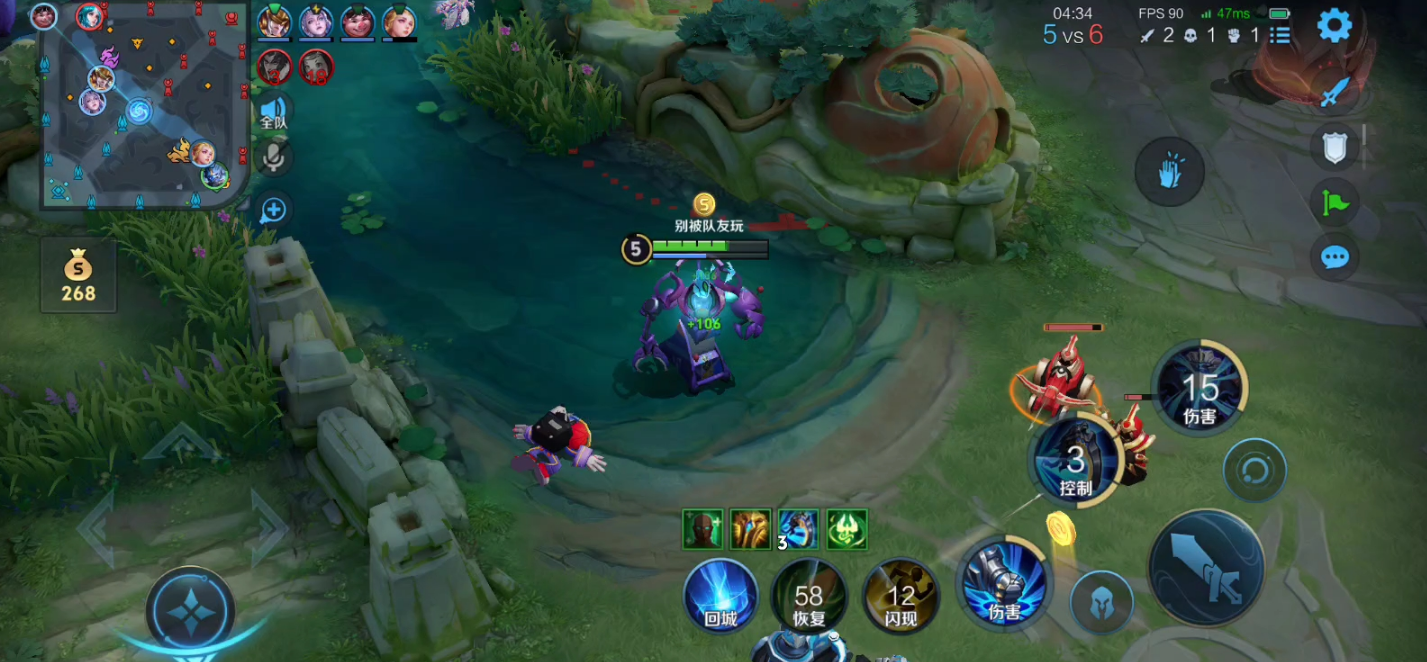
Task: Use the 闪现 flash spell
Action: (x=901, y=597)
